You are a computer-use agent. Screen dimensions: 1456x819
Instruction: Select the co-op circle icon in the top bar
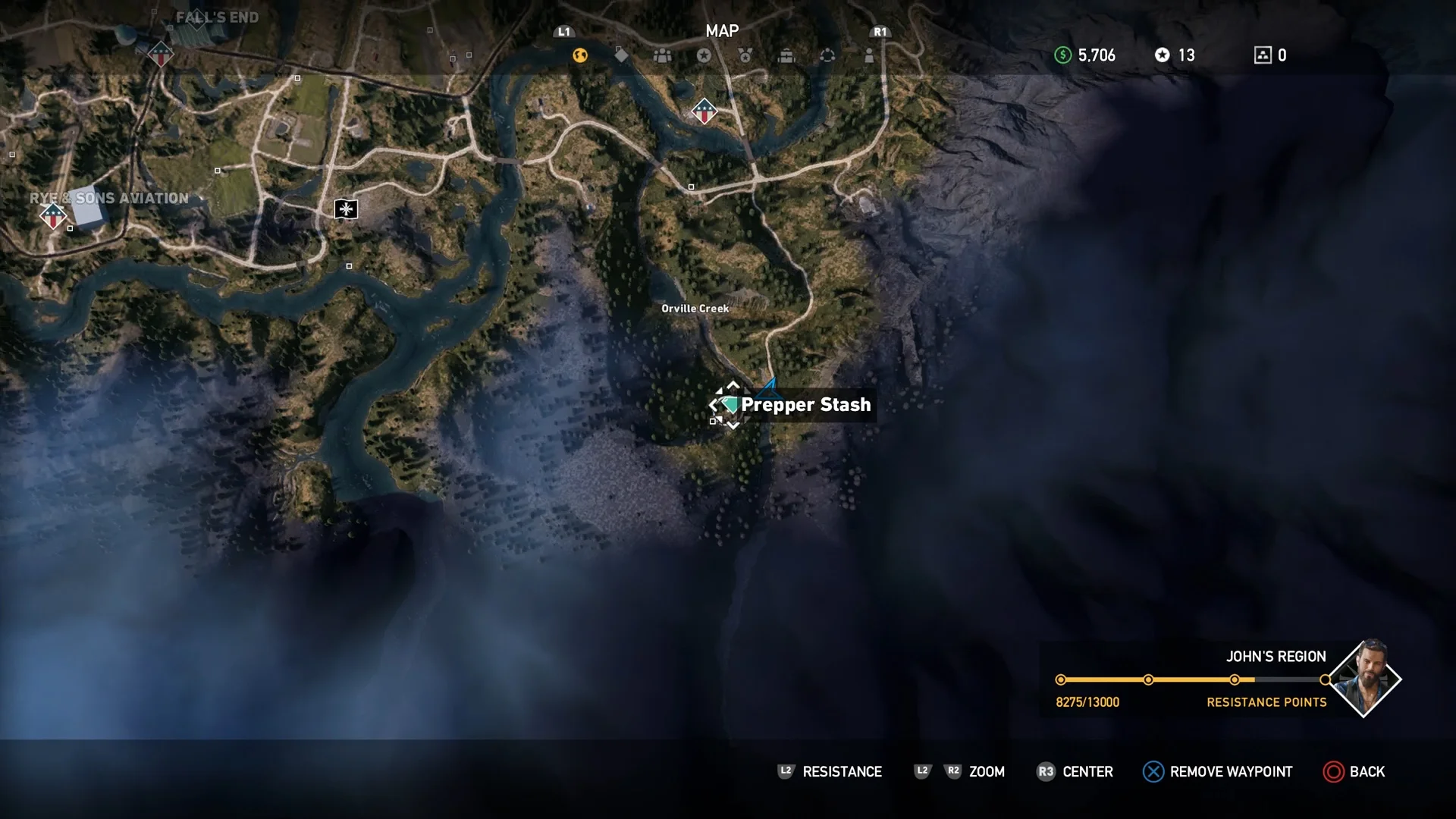pyautogui.click(x=827, y=55)
